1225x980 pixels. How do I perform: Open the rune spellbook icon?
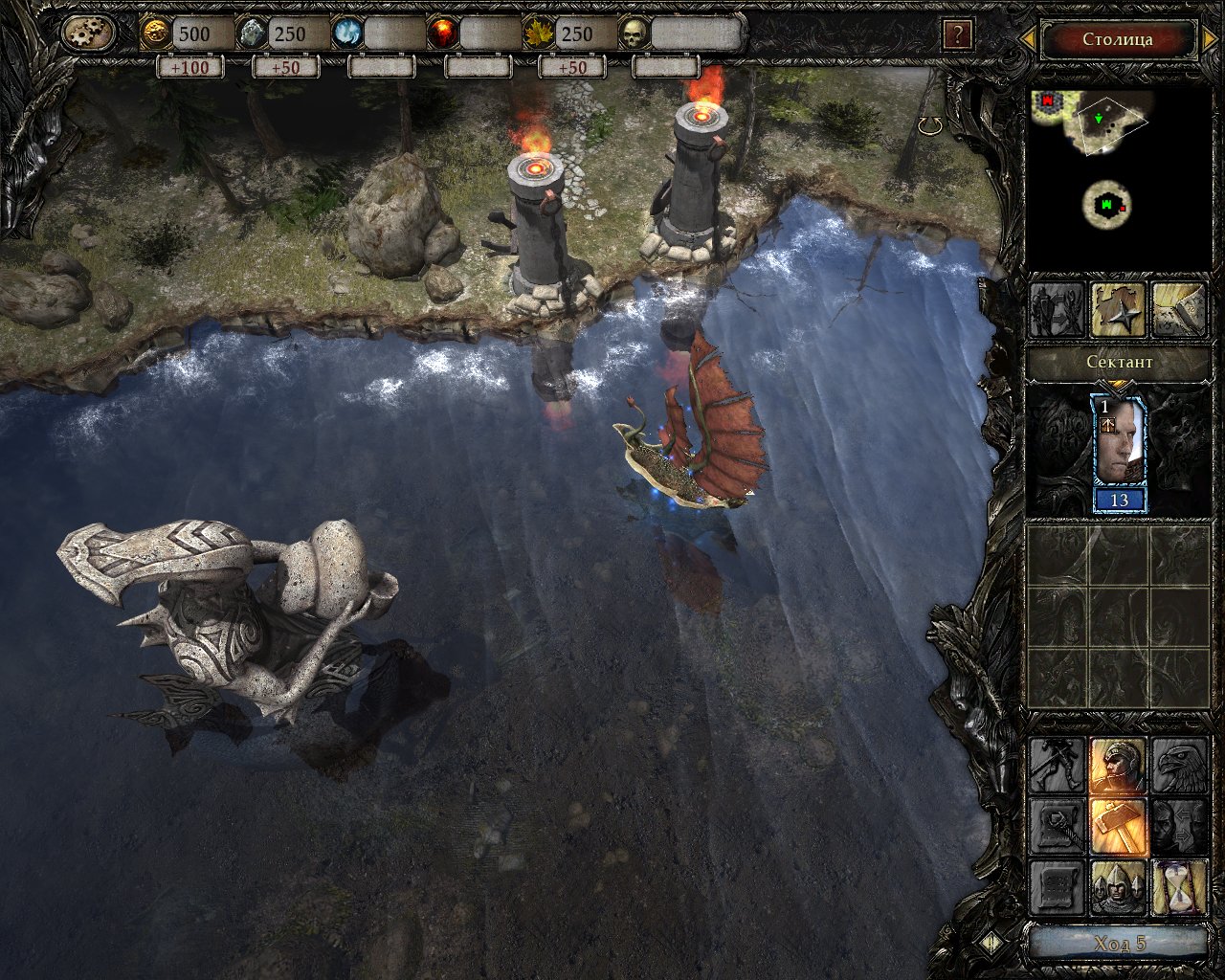[1178, 310]
